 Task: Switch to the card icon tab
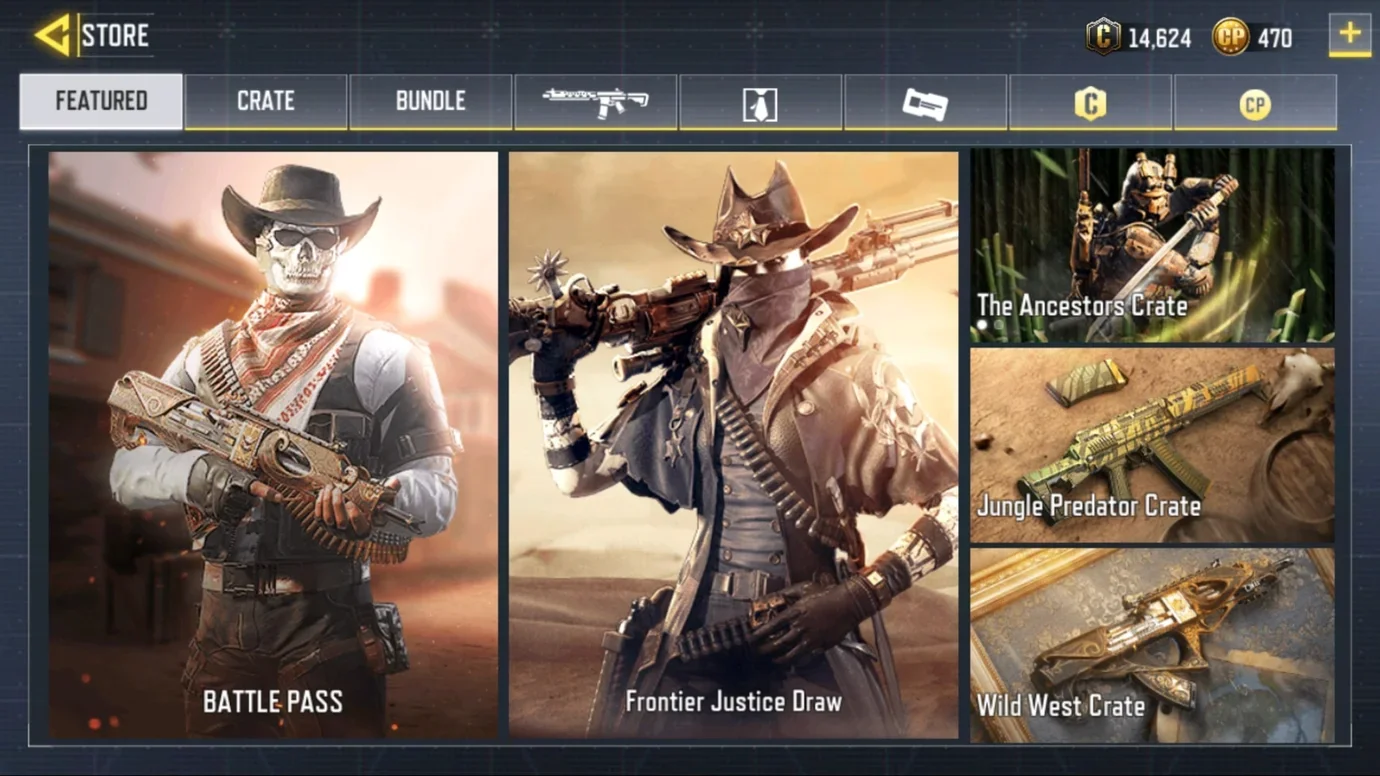coord(925,103)
